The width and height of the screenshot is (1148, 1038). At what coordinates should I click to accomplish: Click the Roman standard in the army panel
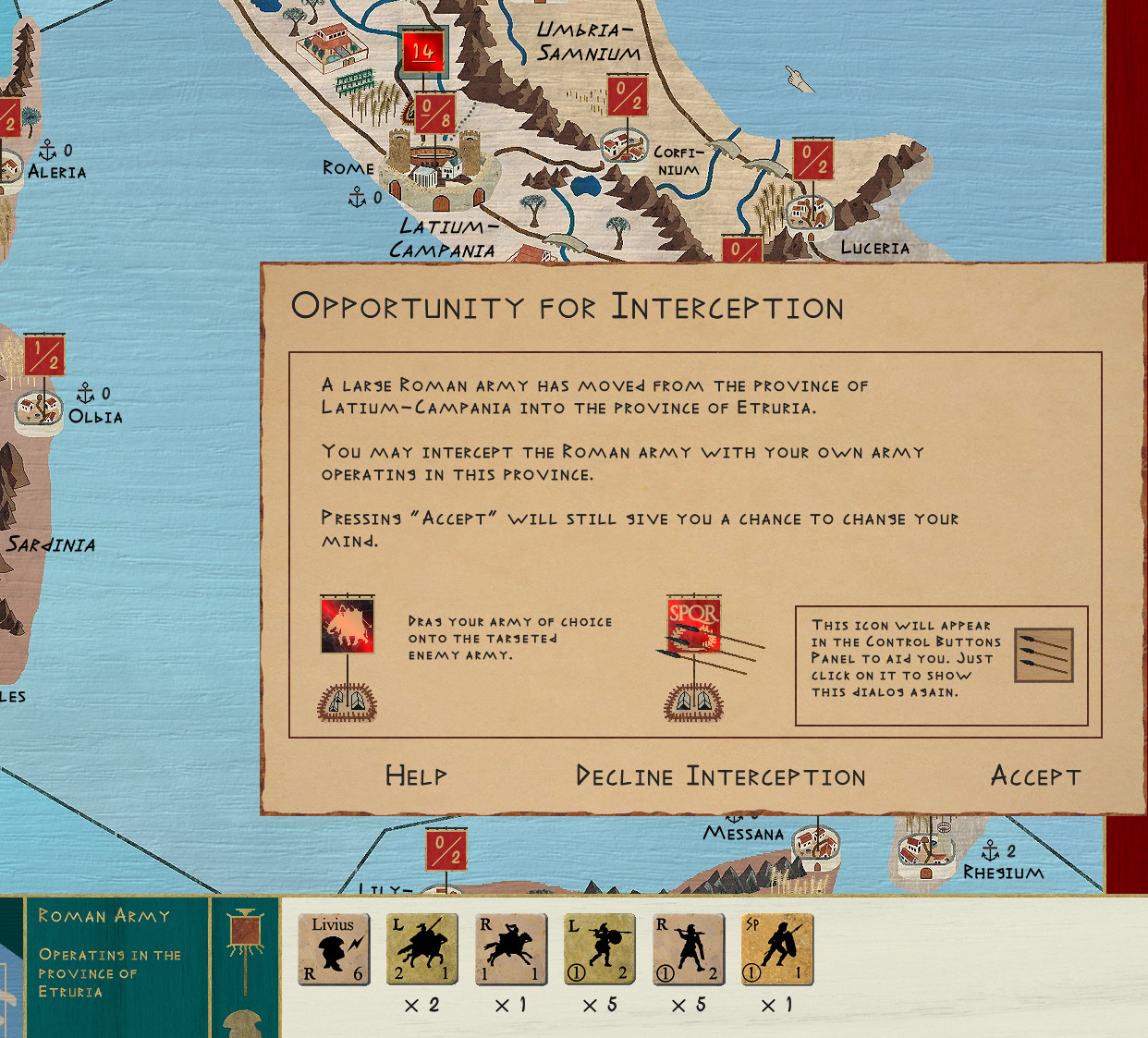pos(245,934)
